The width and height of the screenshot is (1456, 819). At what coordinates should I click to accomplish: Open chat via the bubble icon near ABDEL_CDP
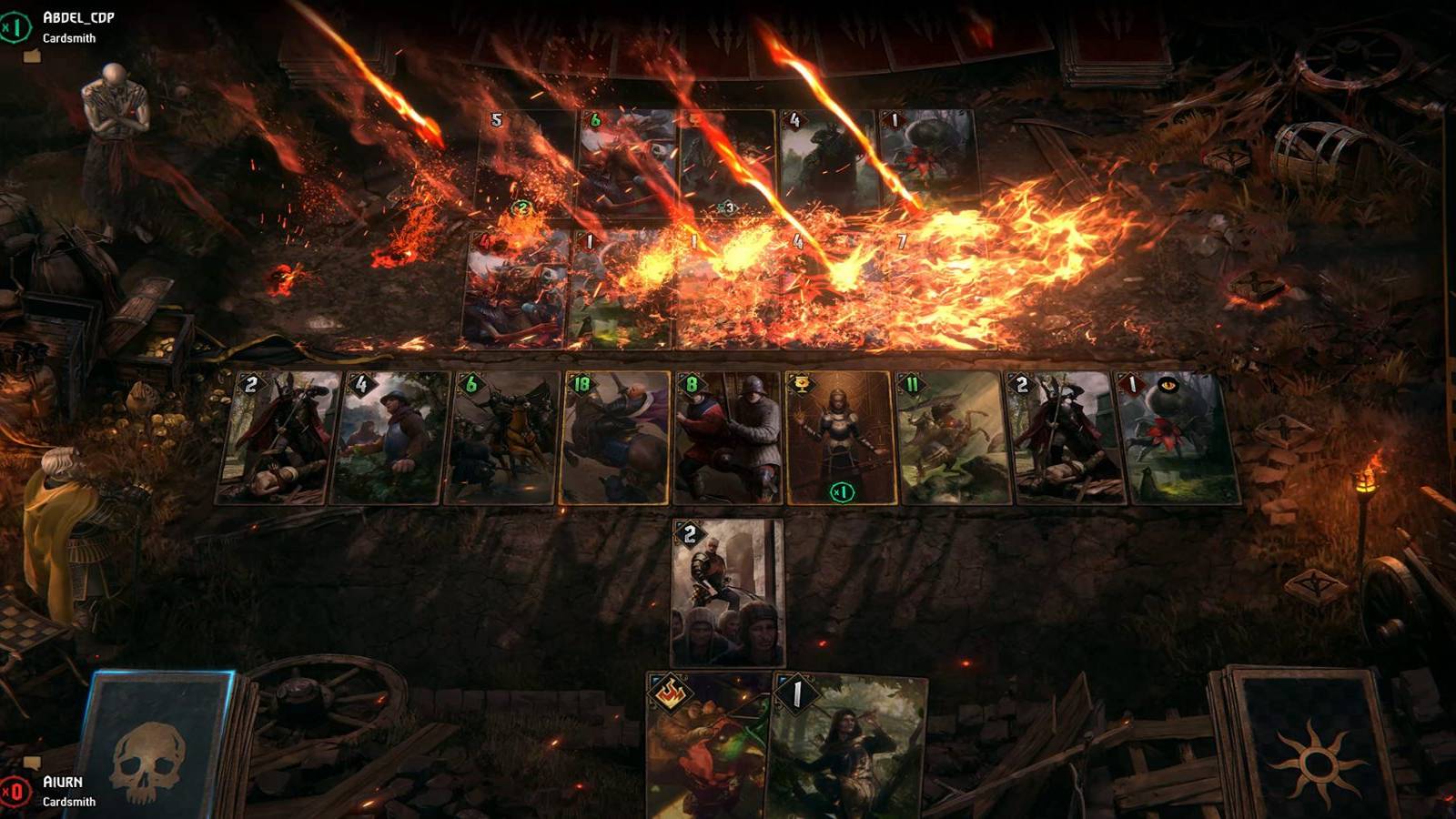coord(34,55)
